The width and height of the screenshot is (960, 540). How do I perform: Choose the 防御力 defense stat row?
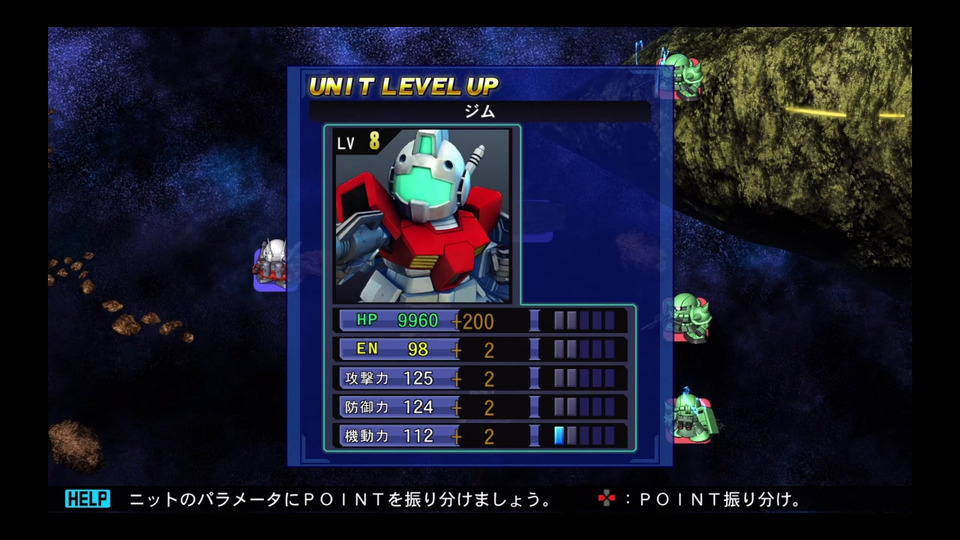(480, 407)
